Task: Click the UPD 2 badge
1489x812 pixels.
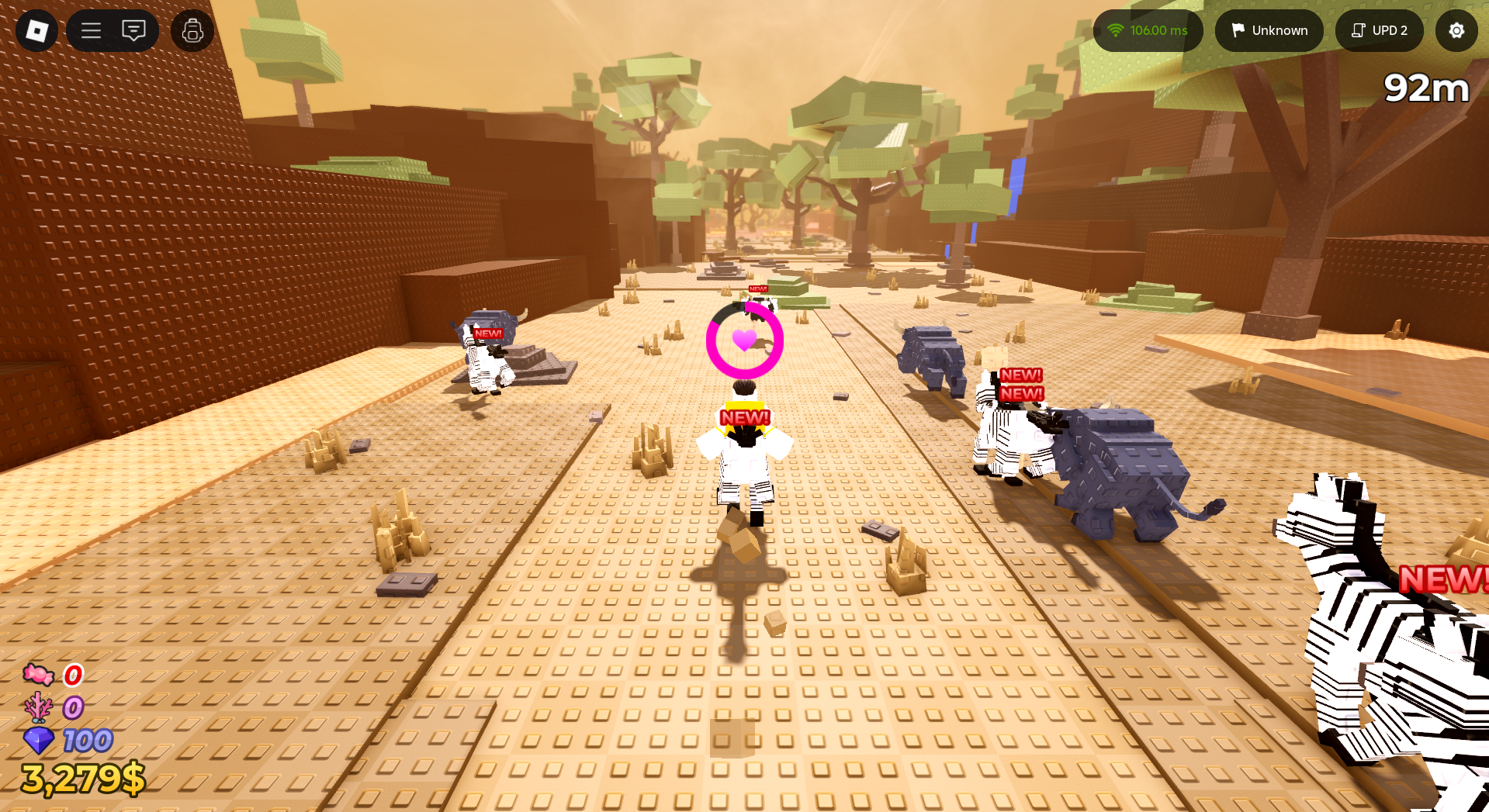Action: [1380, 31]
